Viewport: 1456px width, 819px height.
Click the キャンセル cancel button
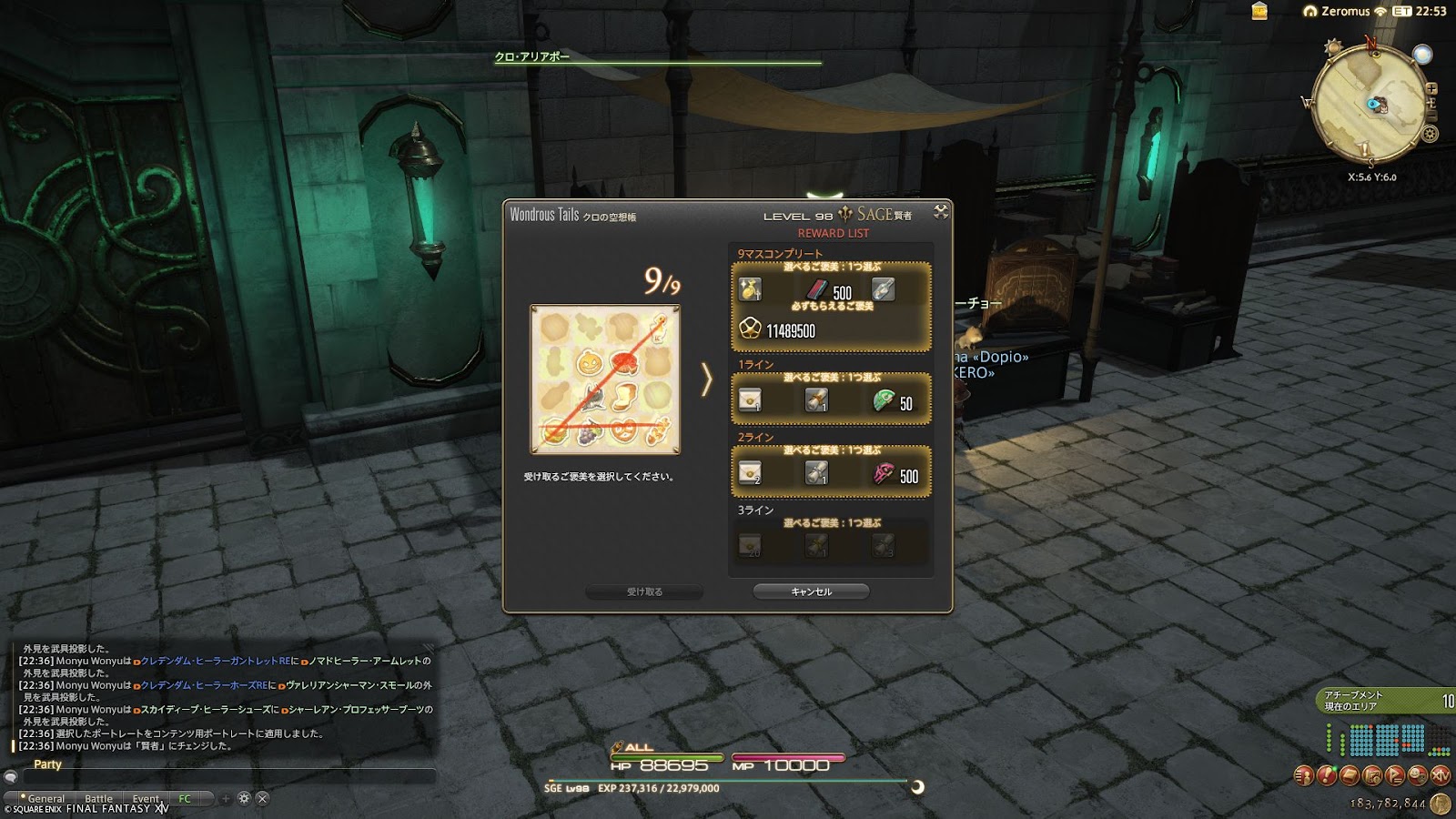(811, 591)
